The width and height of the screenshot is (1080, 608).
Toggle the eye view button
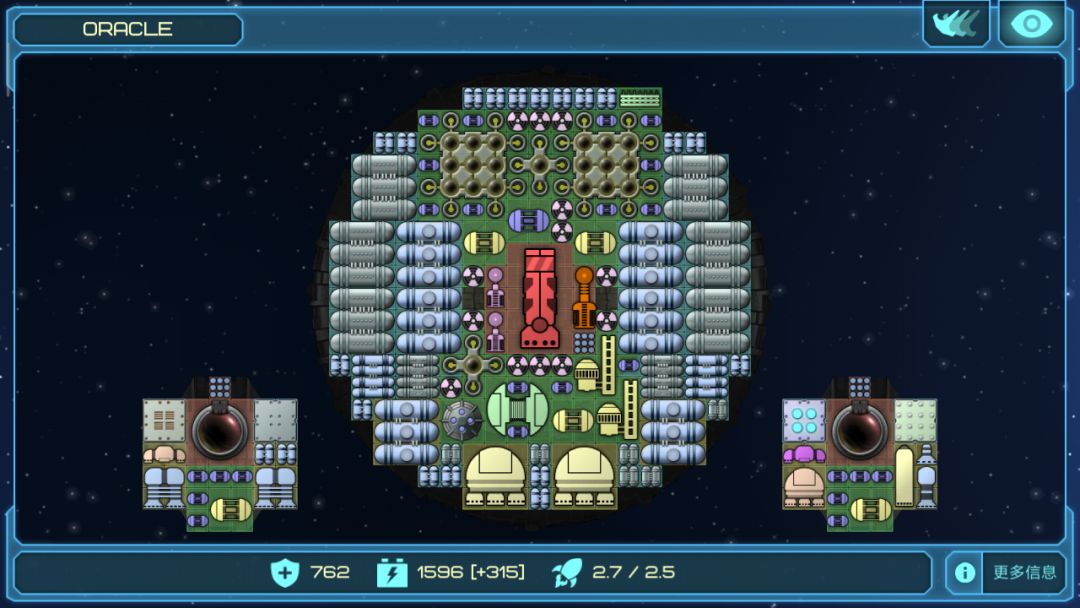(1031, 24)
